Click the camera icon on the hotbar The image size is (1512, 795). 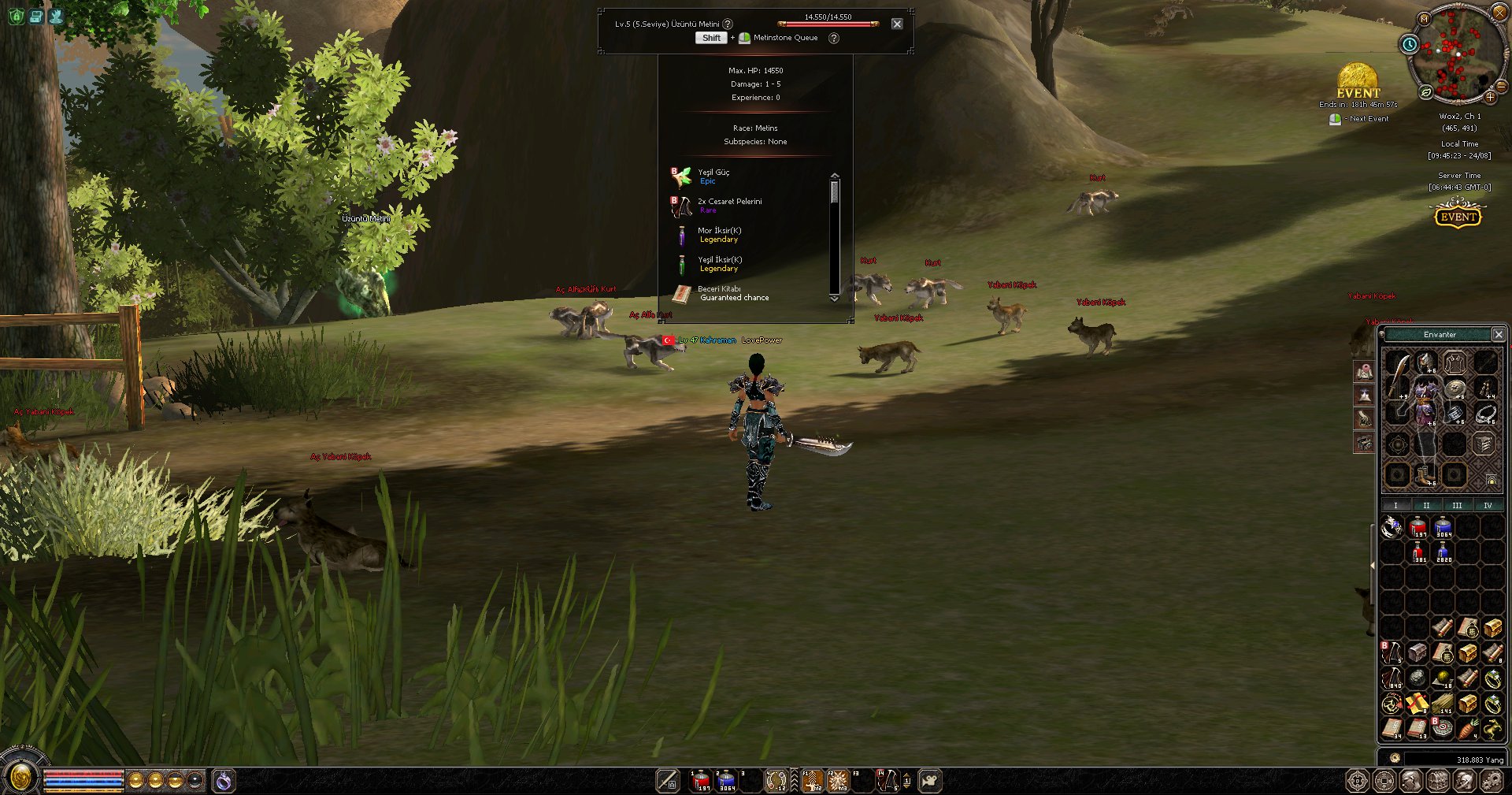930,780
